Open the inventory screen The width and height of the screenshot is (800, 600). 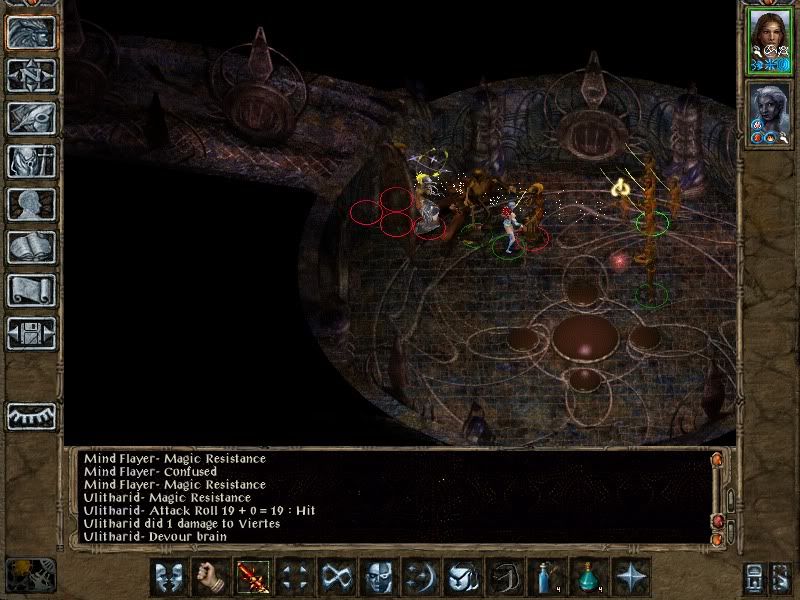(x=30, y=161)
